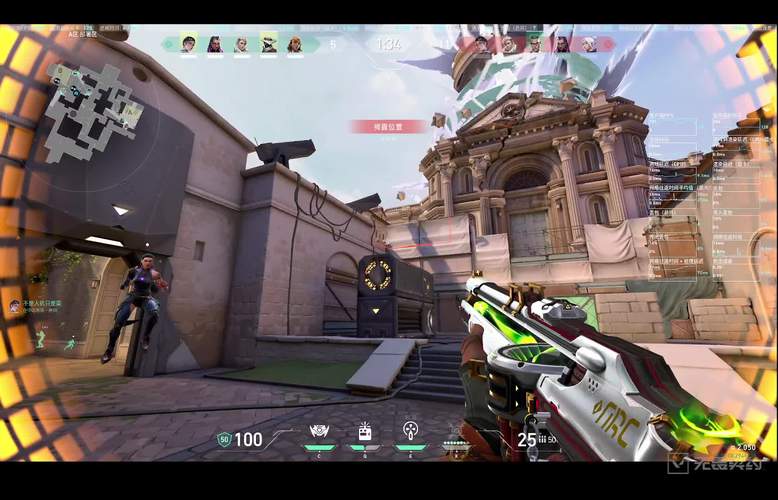Click the red location marker label

[374, 127]
